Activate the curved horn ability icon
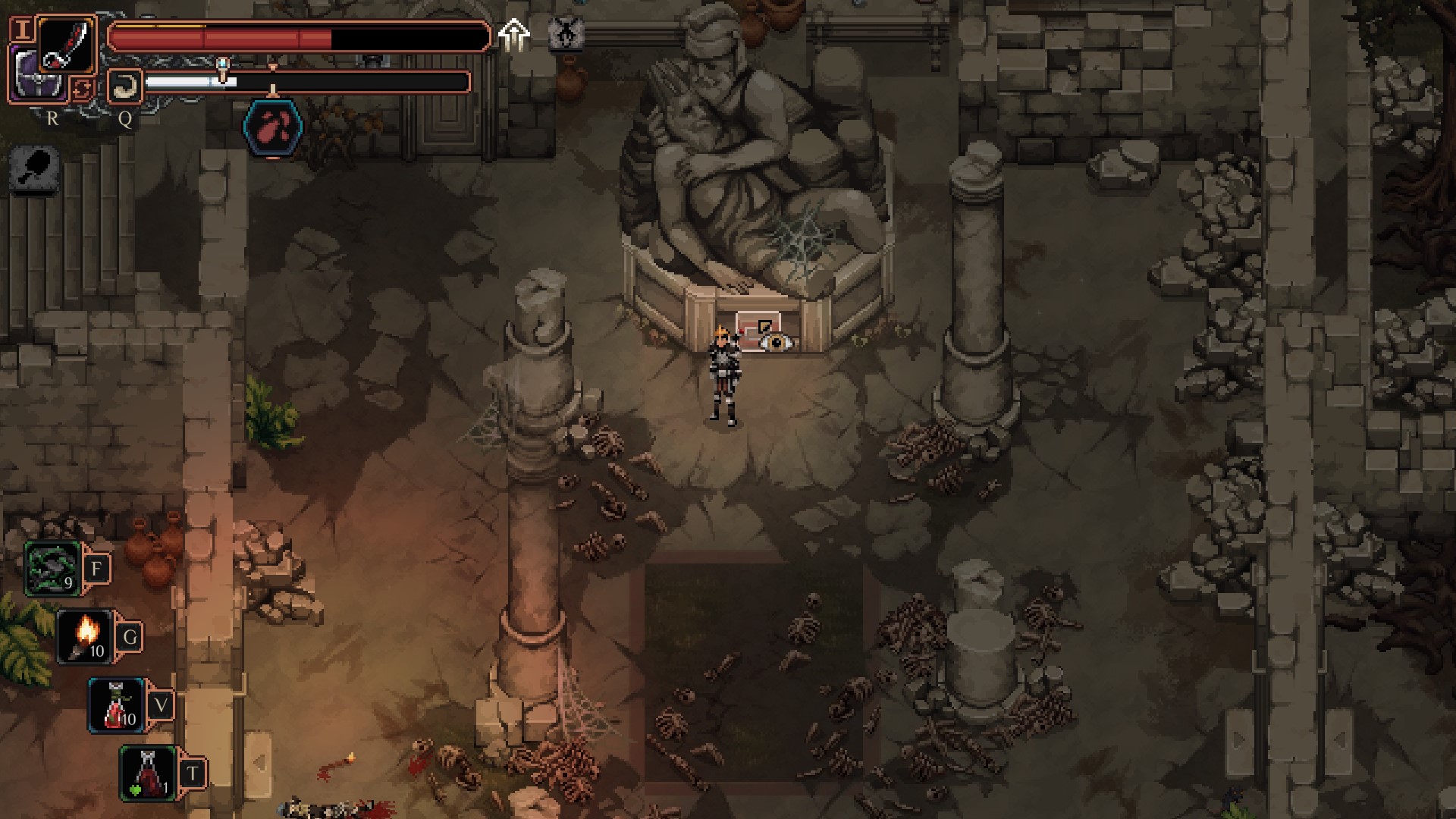 124,86
